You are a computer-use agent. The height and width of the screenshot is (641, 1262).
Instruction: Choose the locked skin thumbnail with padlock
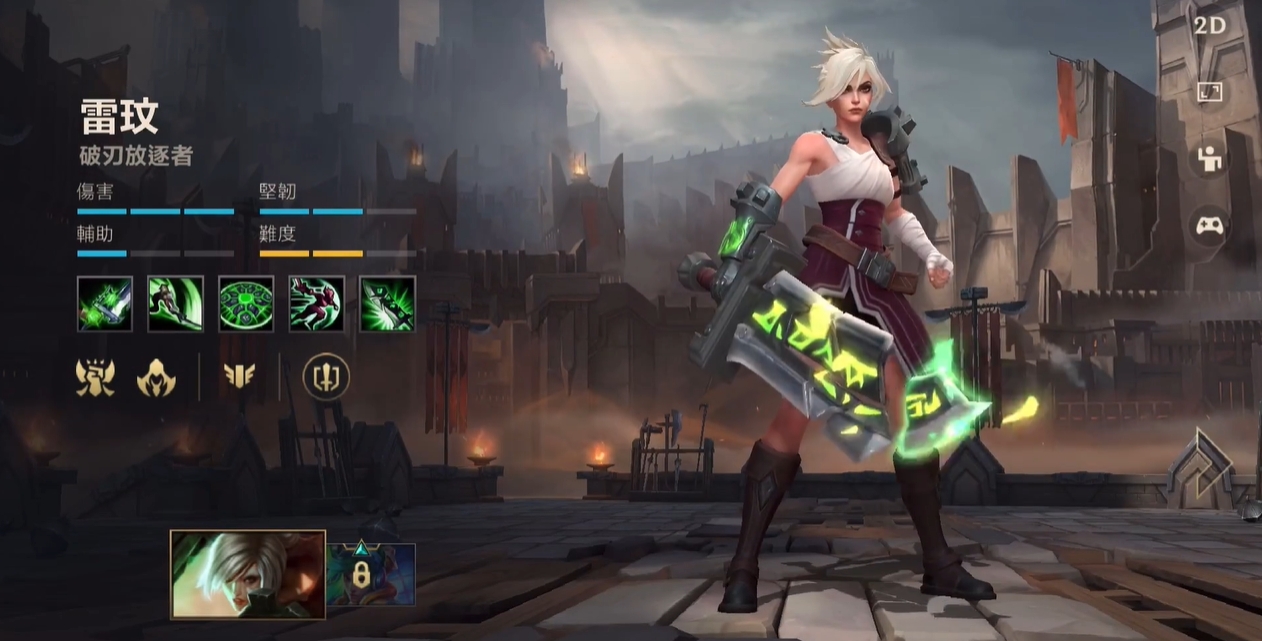click(x=371, y=574)
